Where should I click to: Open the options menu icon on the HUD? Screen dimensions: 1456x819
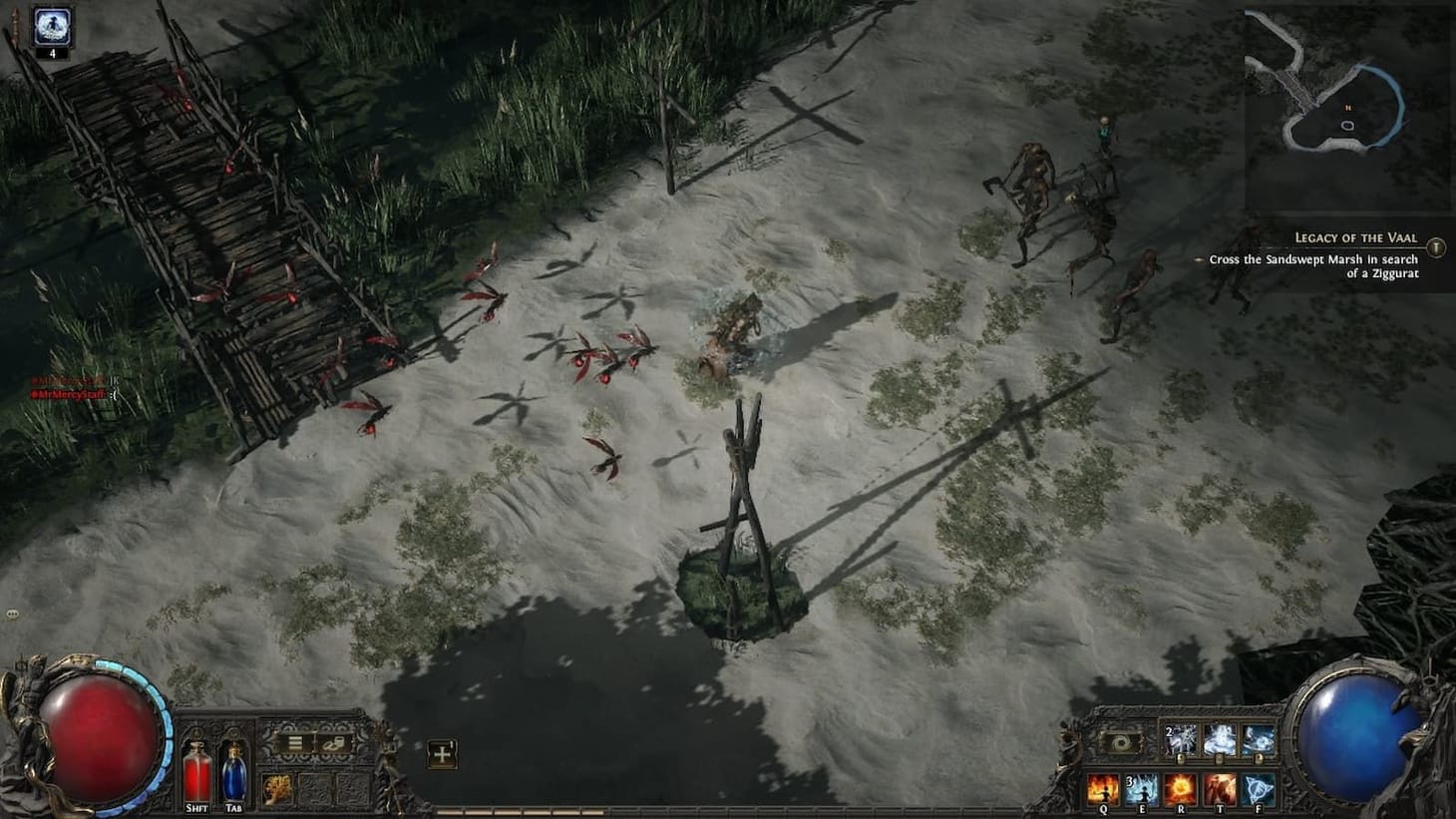point(295,743)
